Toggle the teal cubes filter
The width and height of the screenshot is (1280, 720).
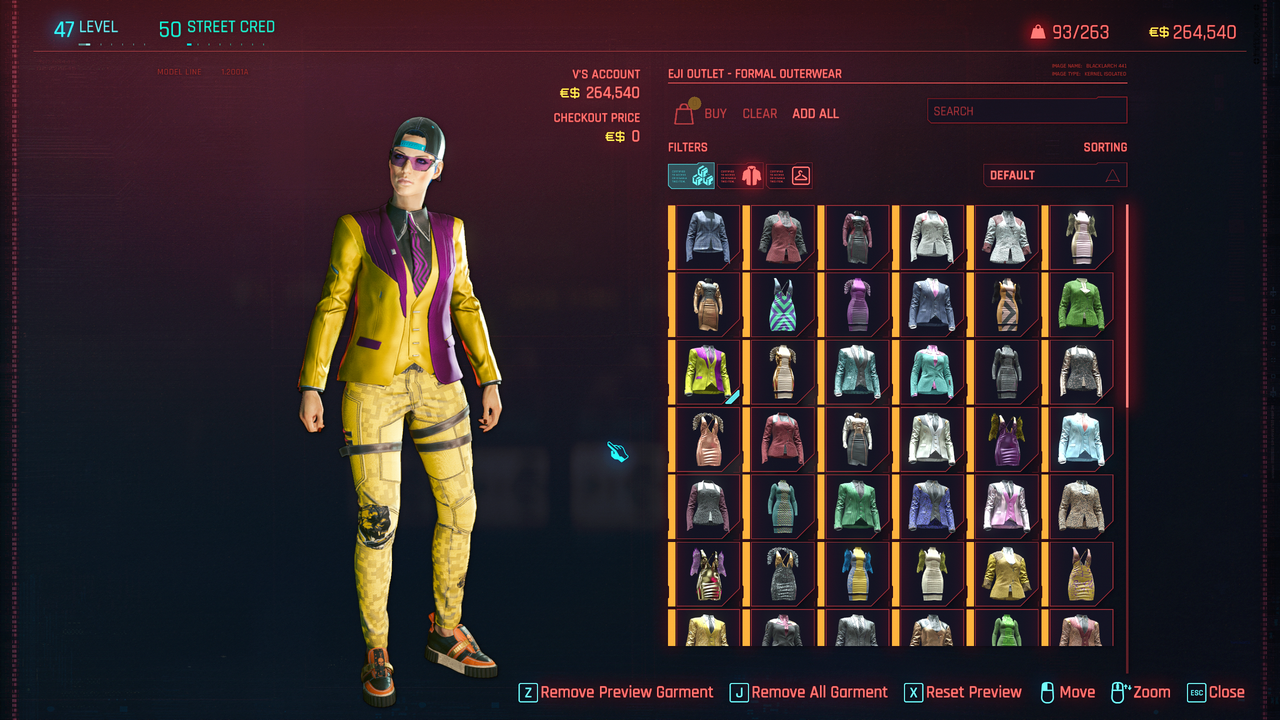pos(691,176)
